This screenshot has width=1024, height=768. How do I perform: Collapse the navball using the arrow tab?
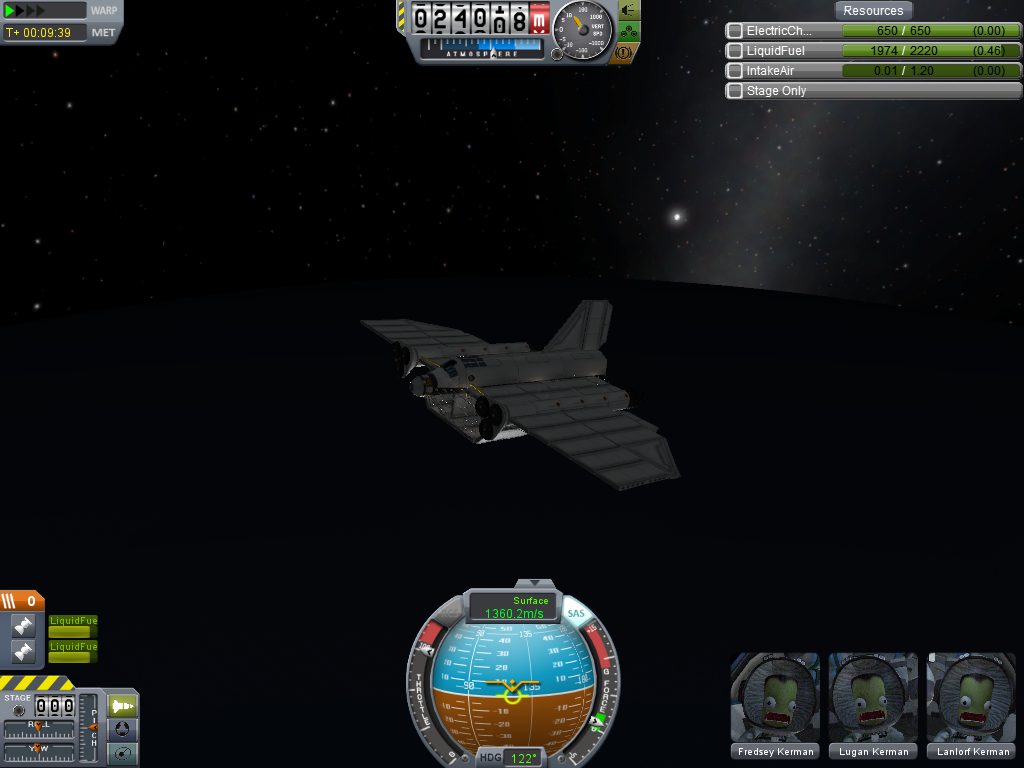(540, 583)
